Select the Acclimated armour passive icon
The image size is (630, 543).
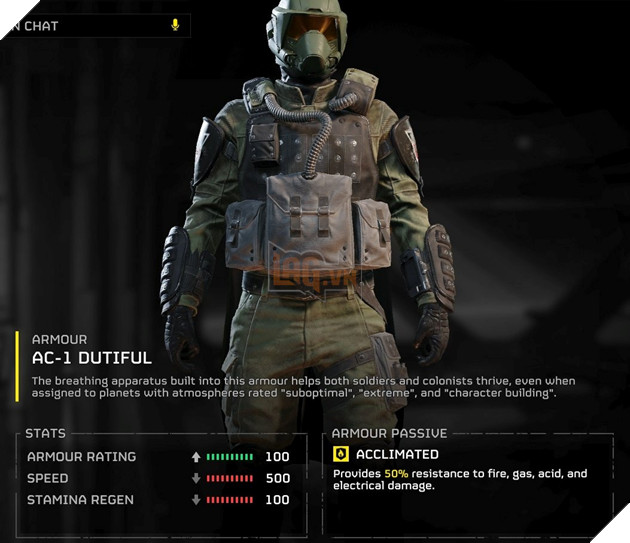[x=341, y=455]
